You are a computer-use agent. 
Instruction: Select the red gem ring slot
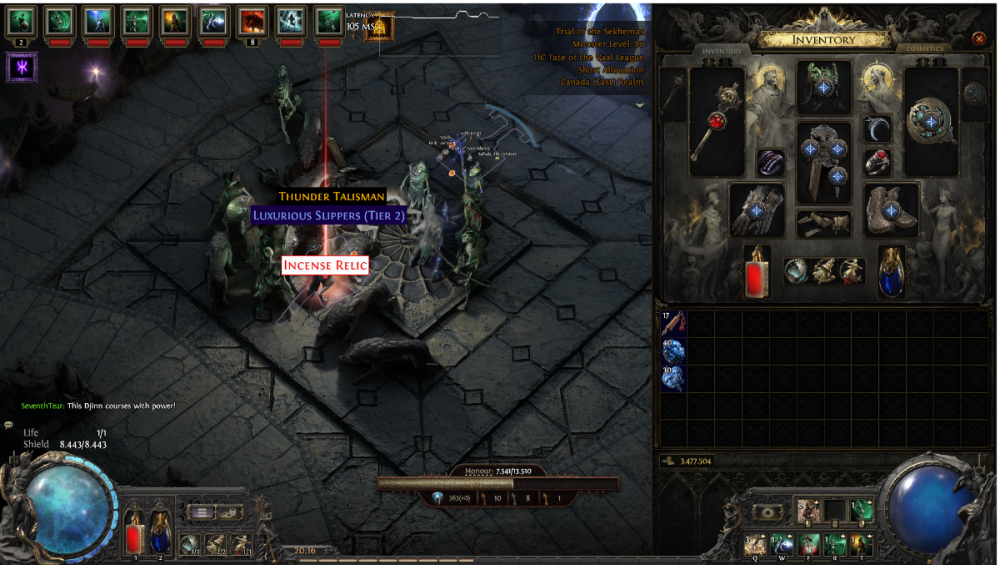pos(877,162)
